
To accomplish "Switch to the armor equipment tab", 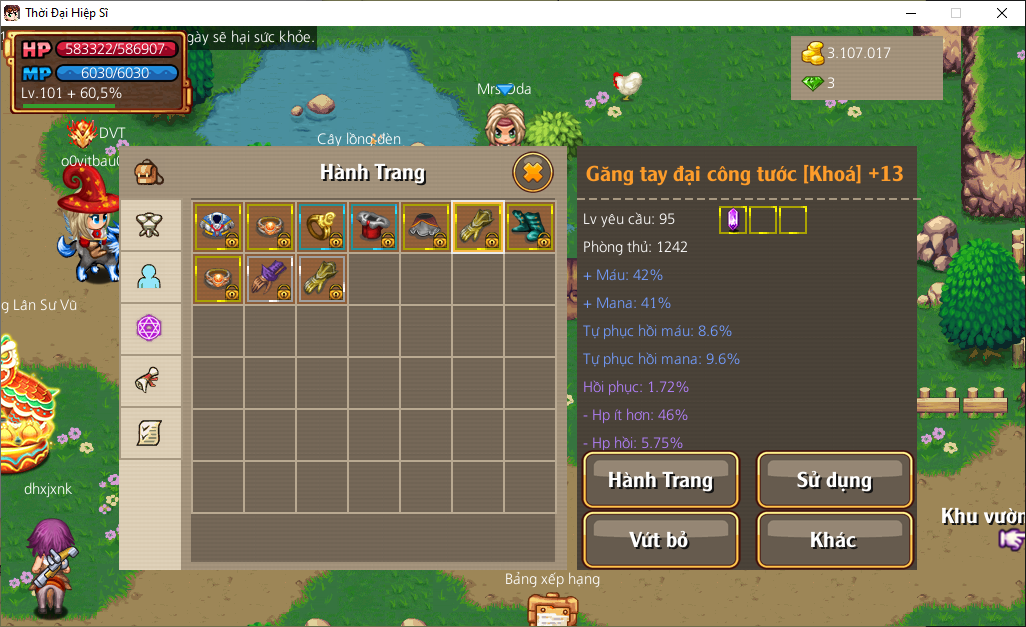I will pyautogui.click(x=150, y=225).
